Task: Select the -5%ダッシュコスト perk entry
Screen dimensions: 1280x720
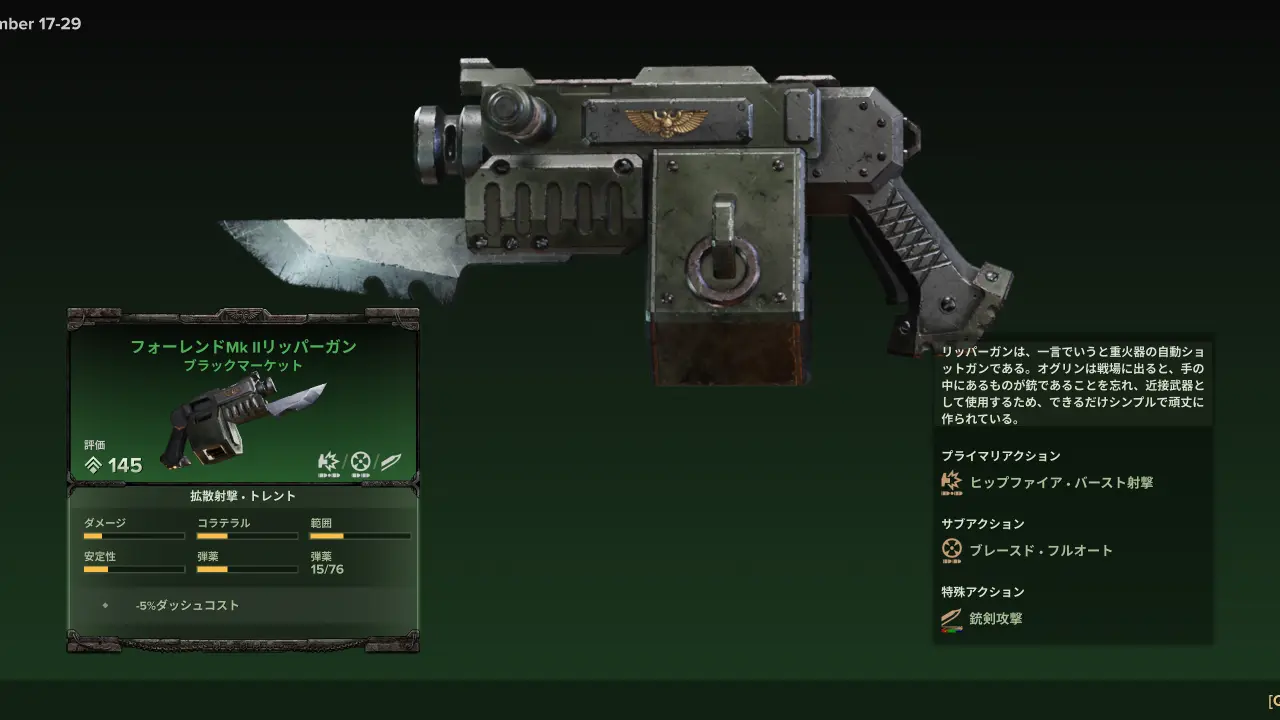Action: [187, 605]
